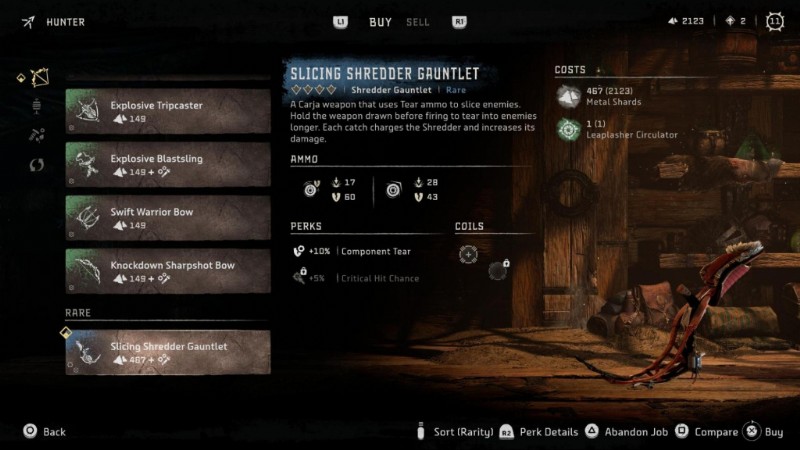Open the outfits category below the bow icon
Screen dimensions: 800x450
38,105
